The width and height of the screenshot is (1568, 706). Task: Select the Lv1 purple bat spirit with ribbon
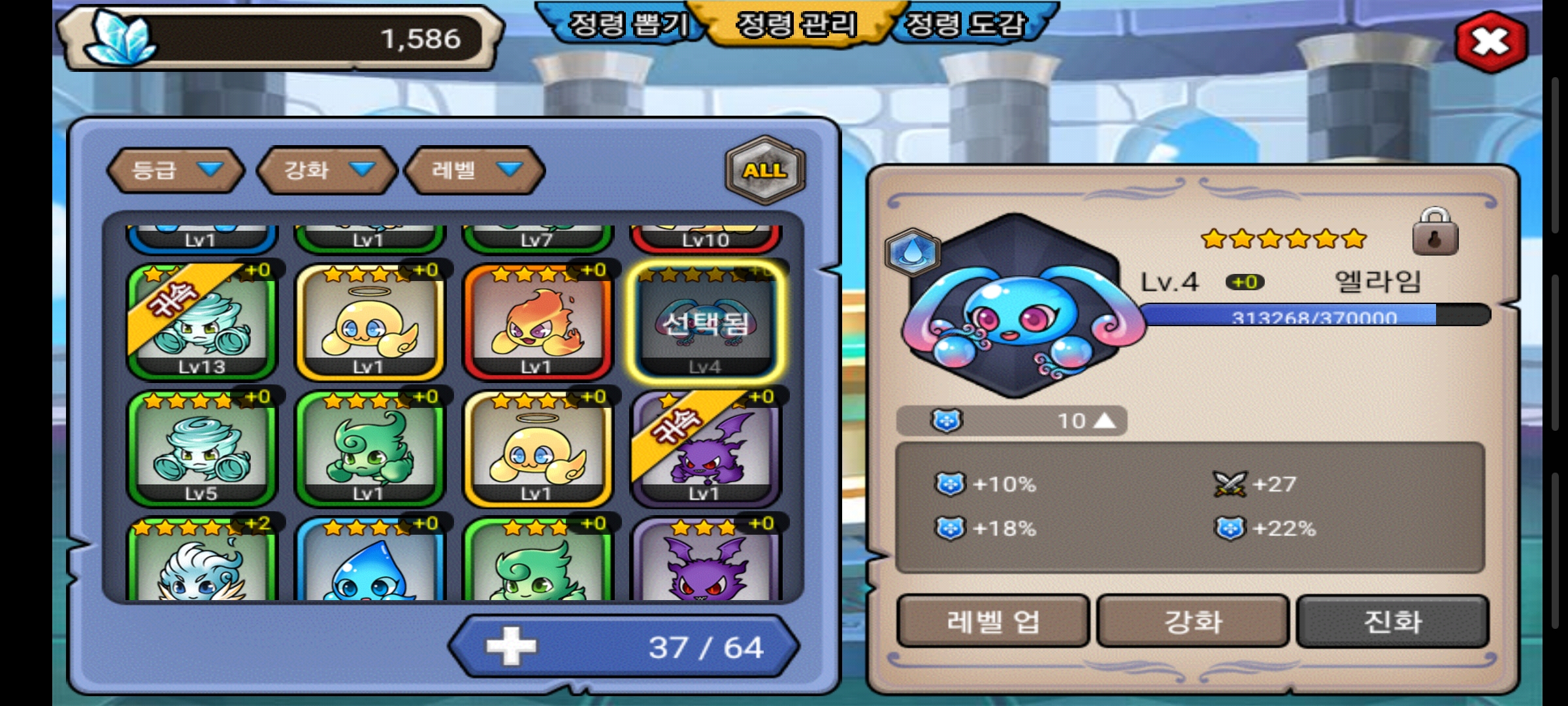pos(706,448)
